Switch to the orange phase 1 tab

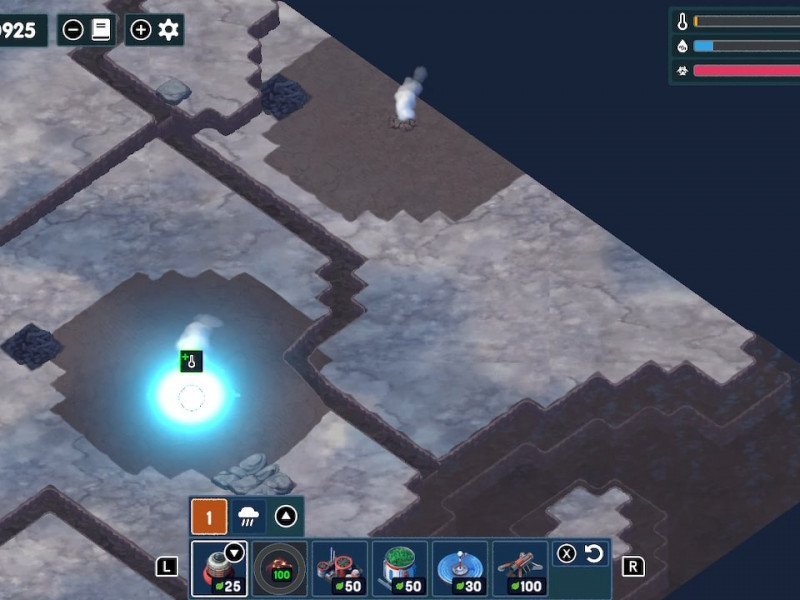[x=209, y=517]
